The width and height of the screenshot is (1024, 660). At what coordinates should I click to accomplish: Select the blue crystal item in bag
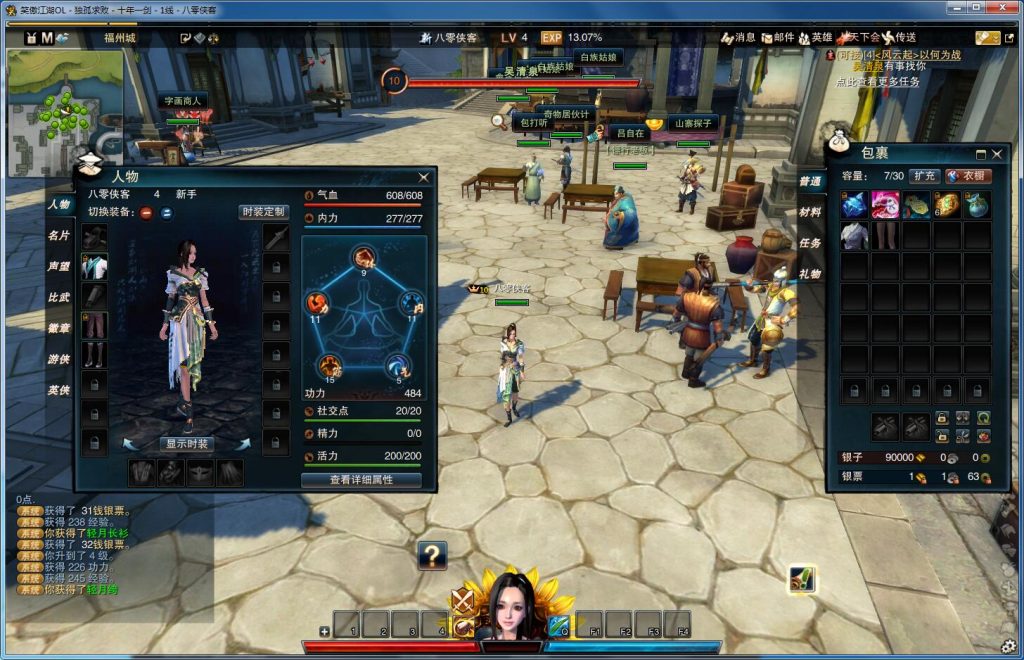tap(854, 205)
